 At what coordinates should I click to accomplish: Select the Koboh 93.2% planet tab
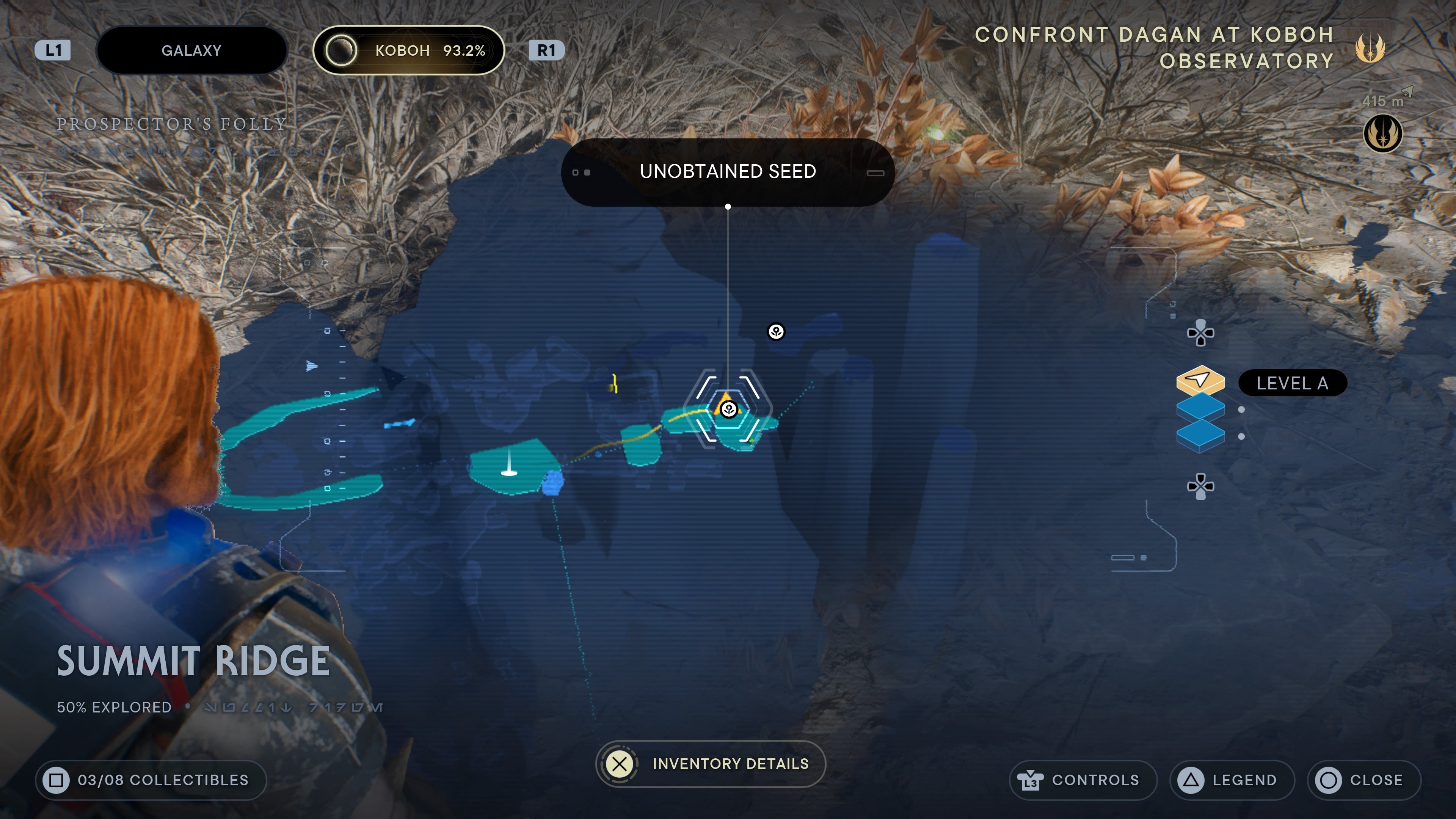[x=408, y=50]
